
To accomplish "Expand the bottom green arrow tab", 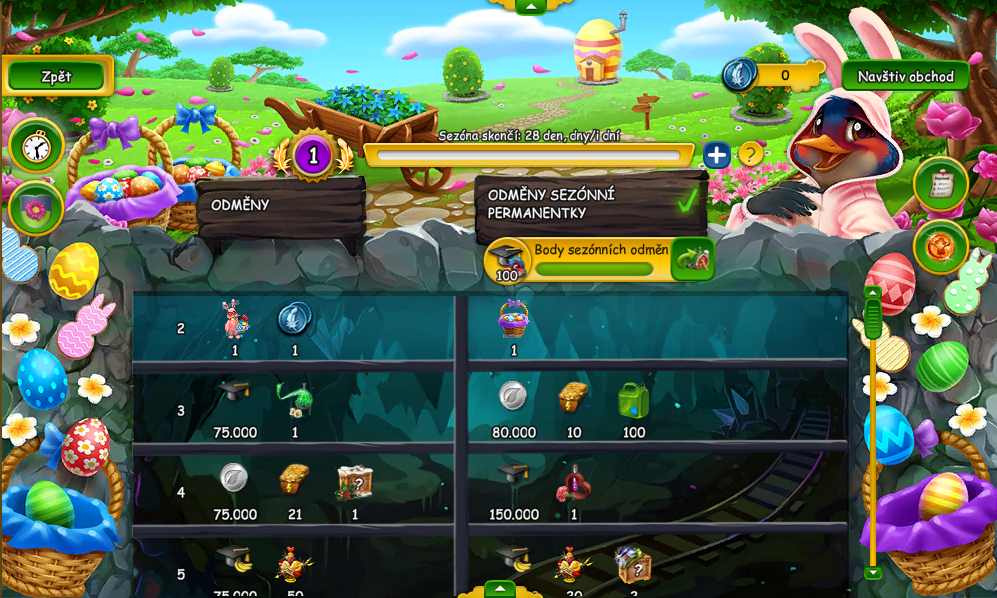I will pos(499,589).
